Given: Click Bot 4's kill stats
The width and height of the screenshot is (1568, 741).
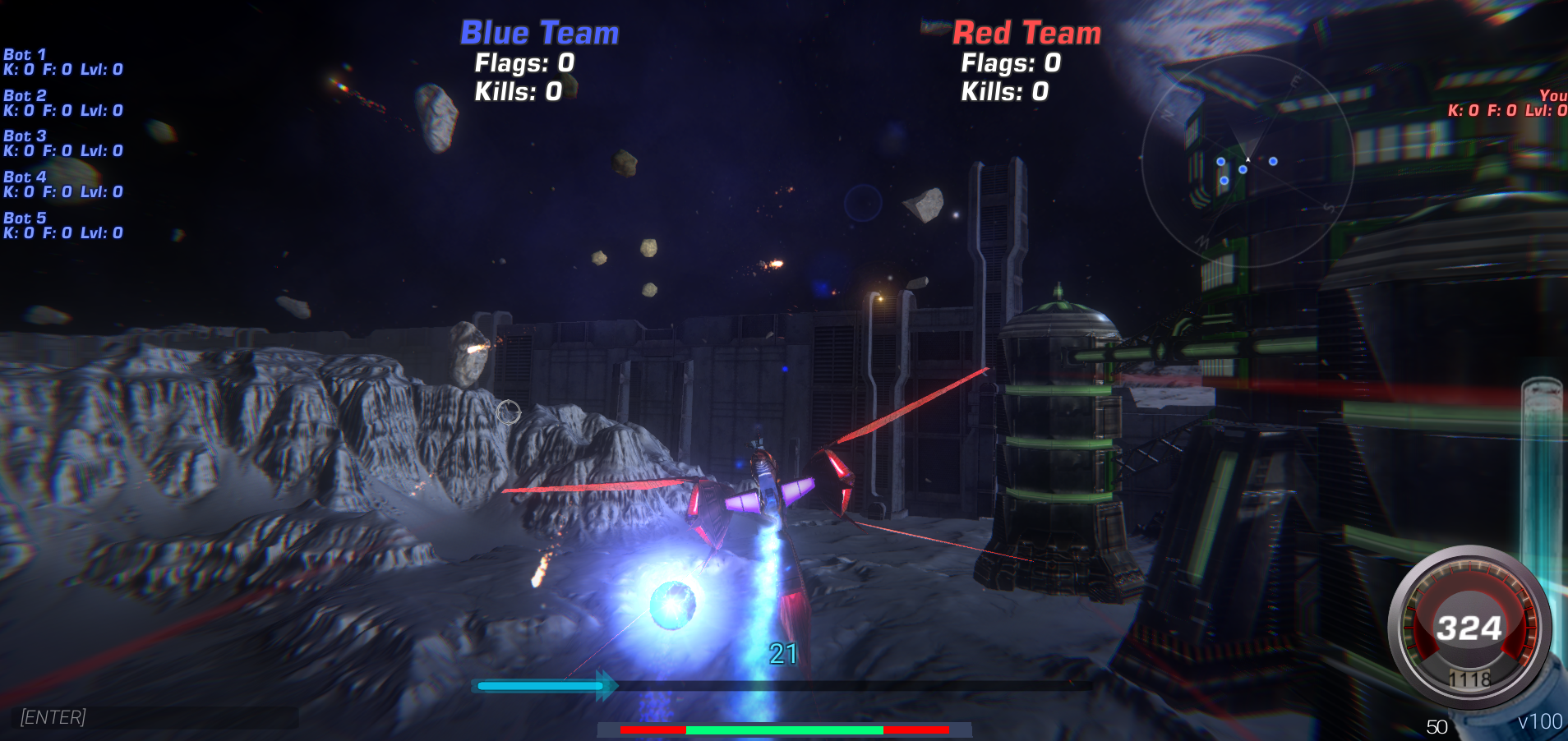Looking at the screenshot, I should pos(62,191).
